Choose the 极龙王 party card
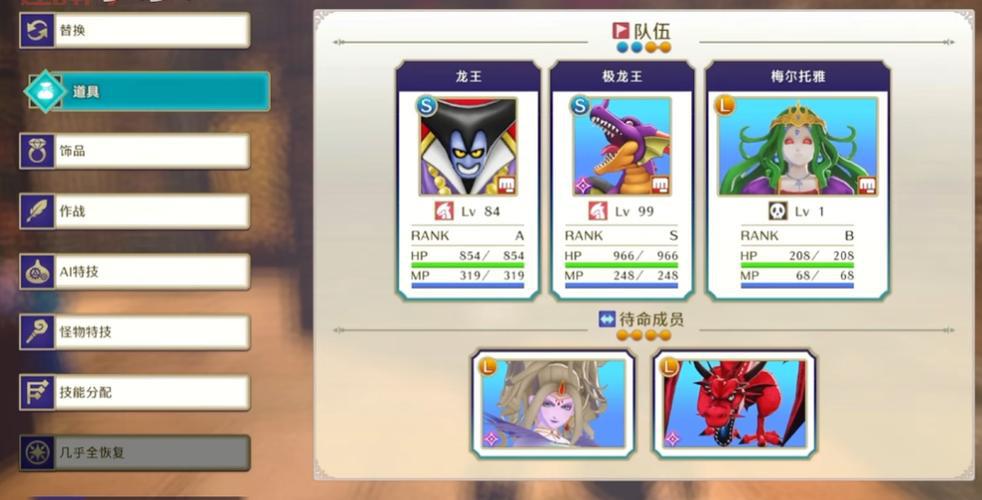The image size is (982, 500). coord(622,180)
